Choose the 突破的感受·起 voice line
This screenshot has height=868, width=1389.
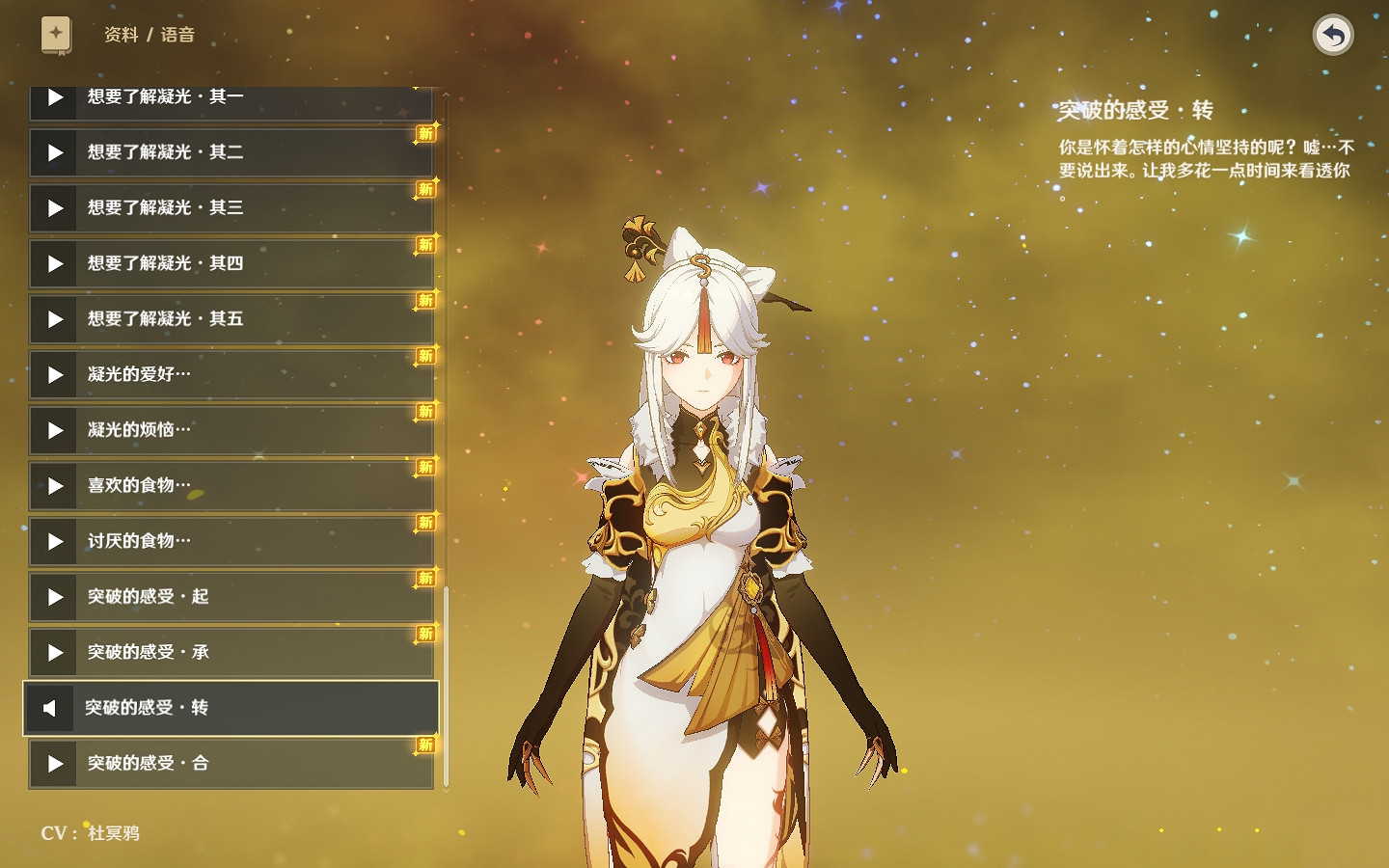click(231, 597)
